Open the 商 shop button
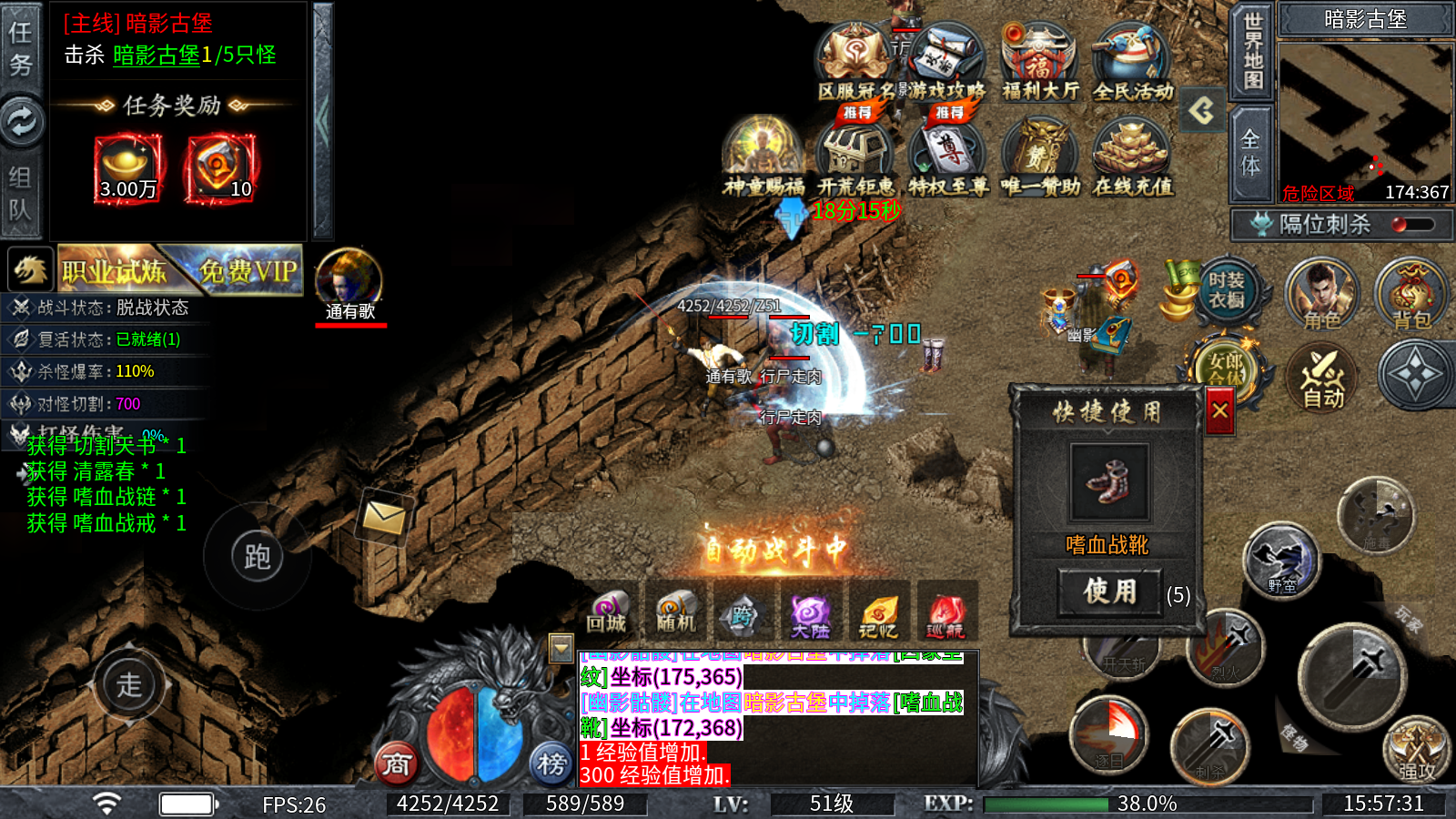This screenshot has width=1456, height=819. [397, 763]
